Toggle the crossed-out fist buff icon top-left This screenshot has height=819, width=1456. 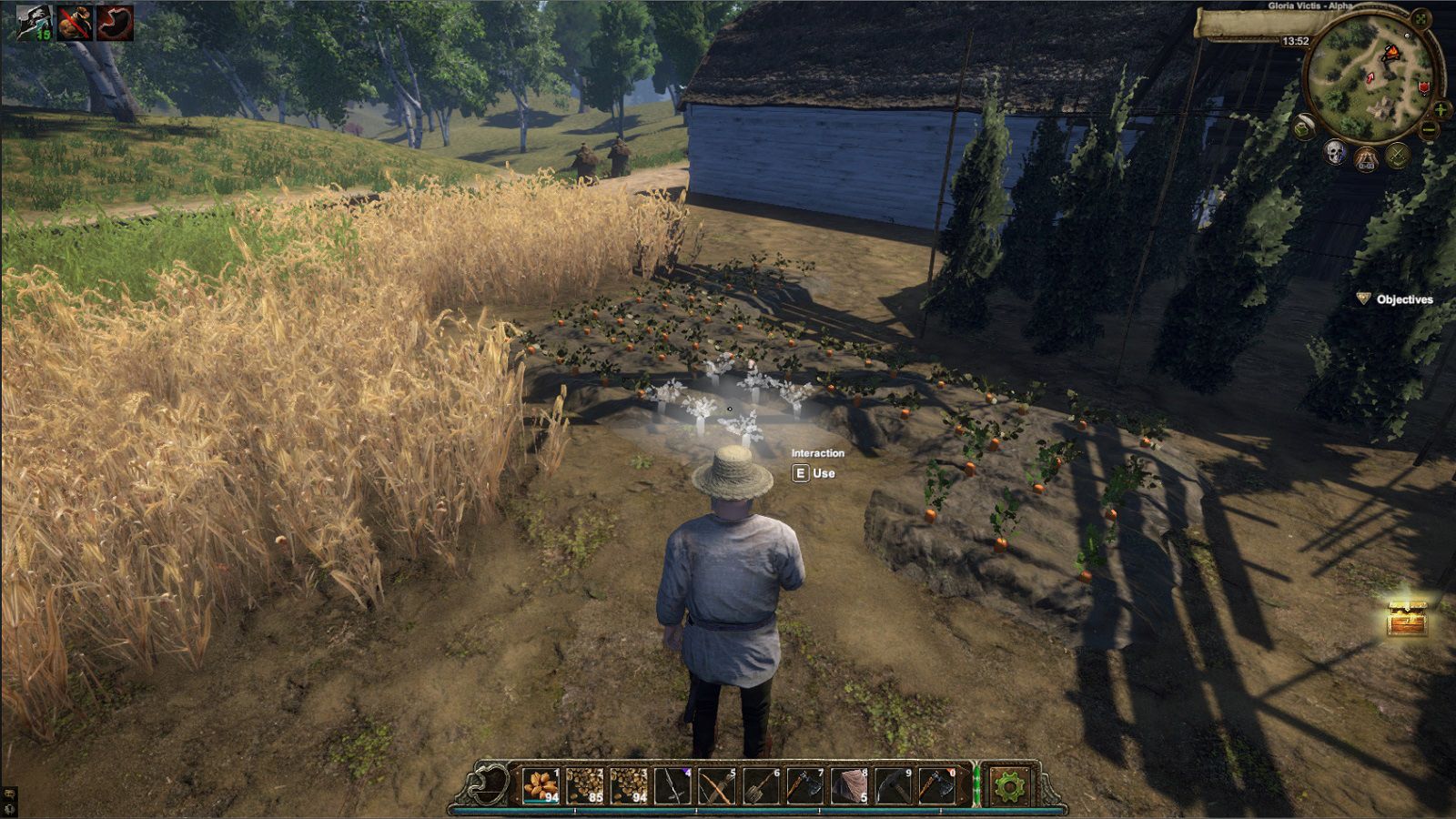(74, 23)
